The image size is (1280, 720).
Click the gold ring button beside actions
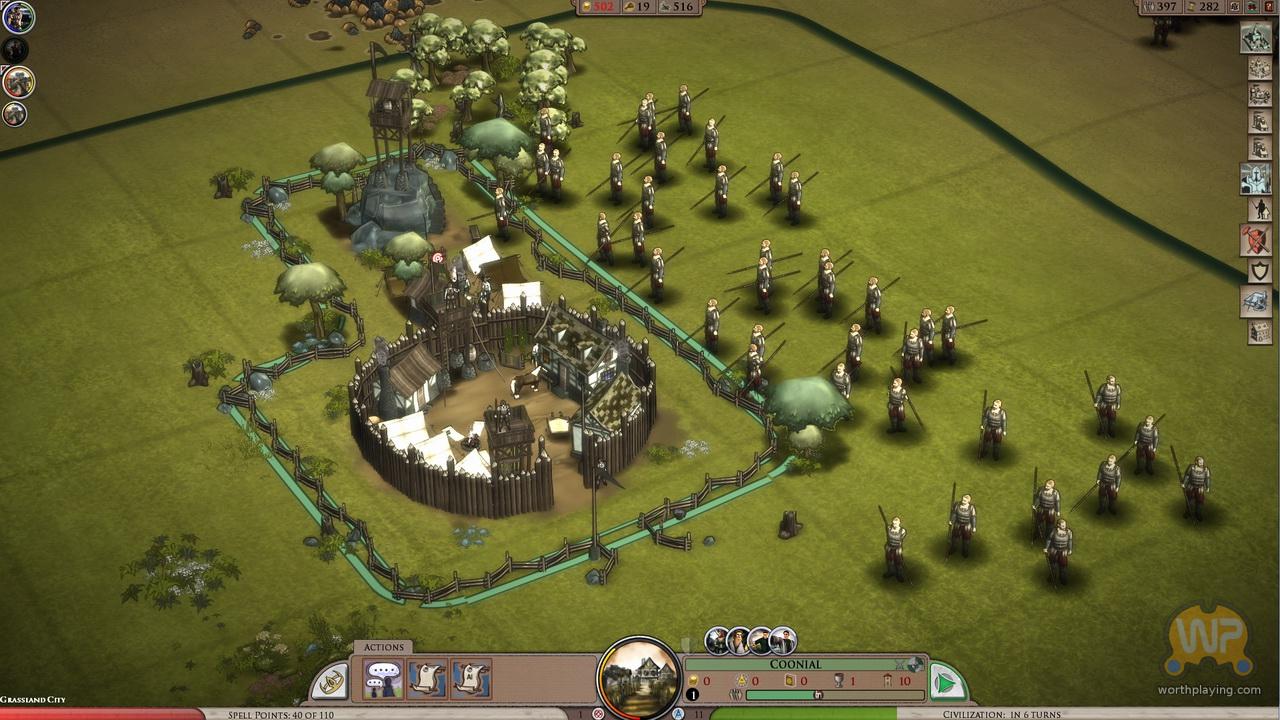coord(330,683)
